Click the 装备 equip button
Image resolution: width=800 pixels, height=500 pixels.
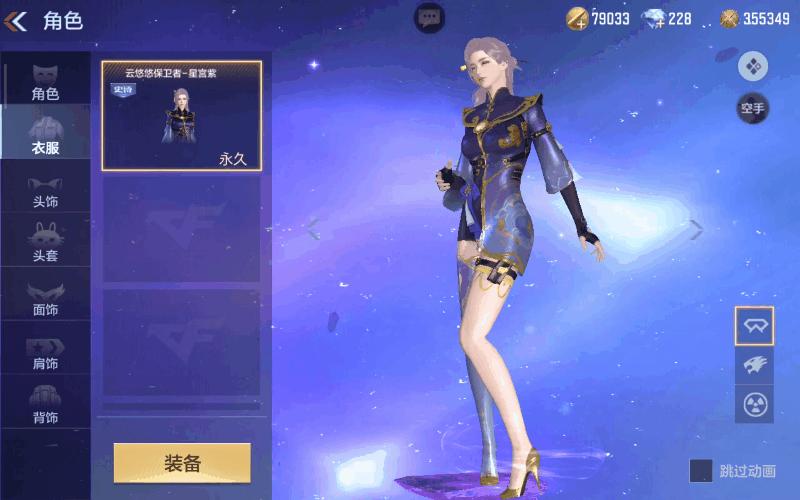(x=182, y=463)
